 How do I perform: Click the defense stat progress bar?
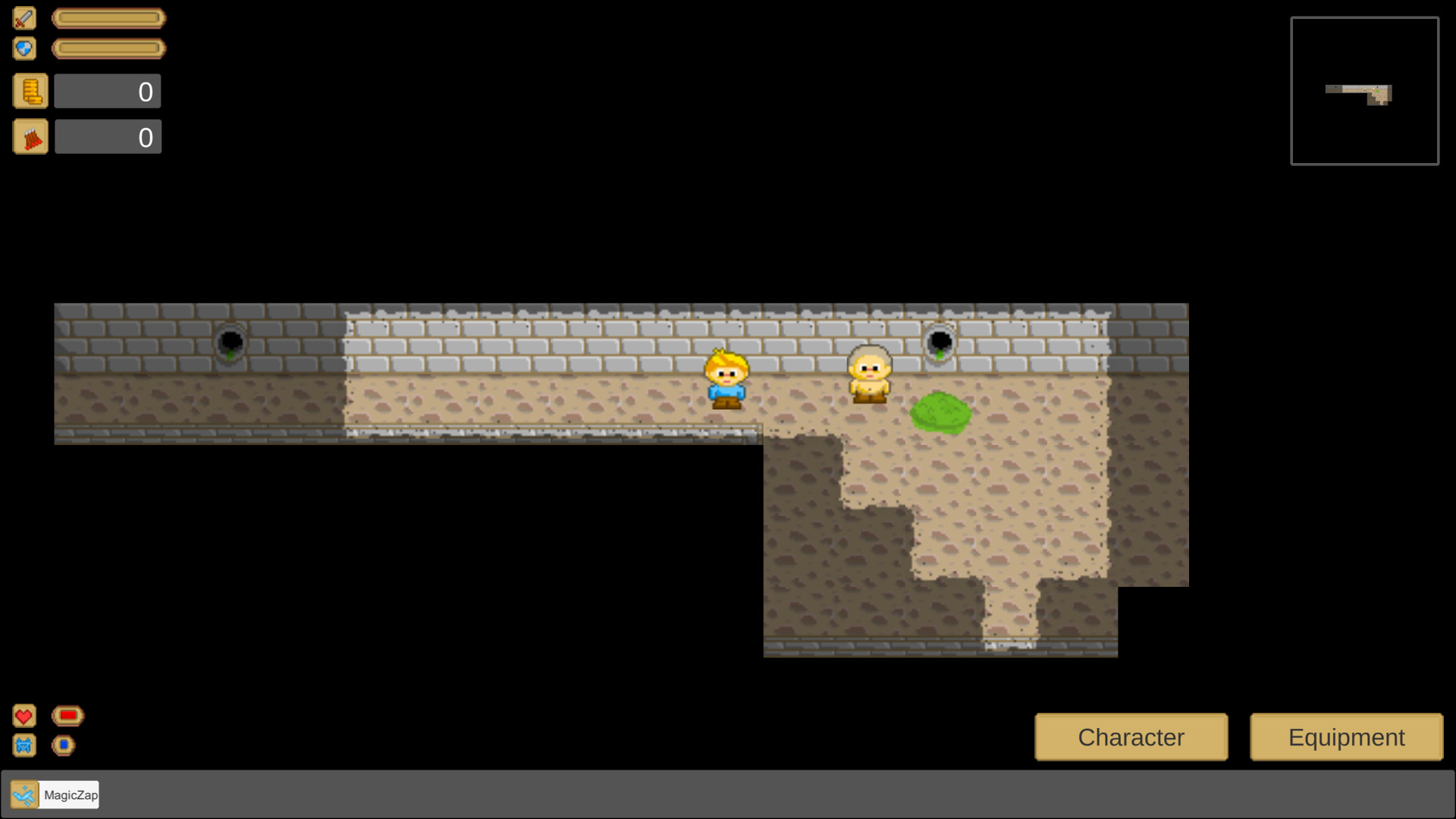tap(108, 48)
